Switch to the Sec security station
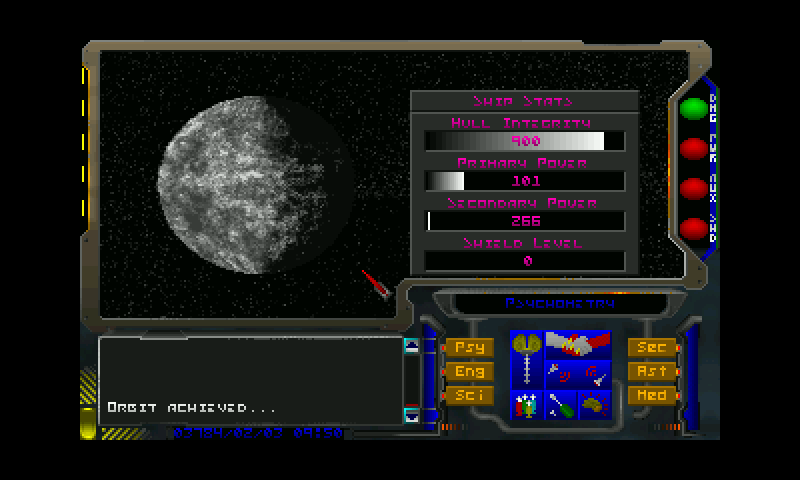 click(x=651, y=347)
